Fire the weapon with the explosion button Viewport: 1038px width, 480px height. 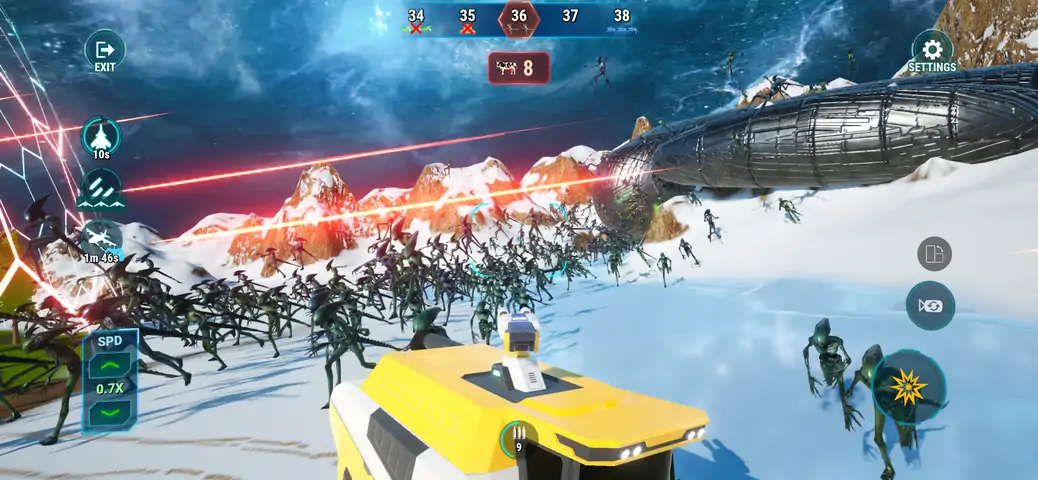(908, 387)
